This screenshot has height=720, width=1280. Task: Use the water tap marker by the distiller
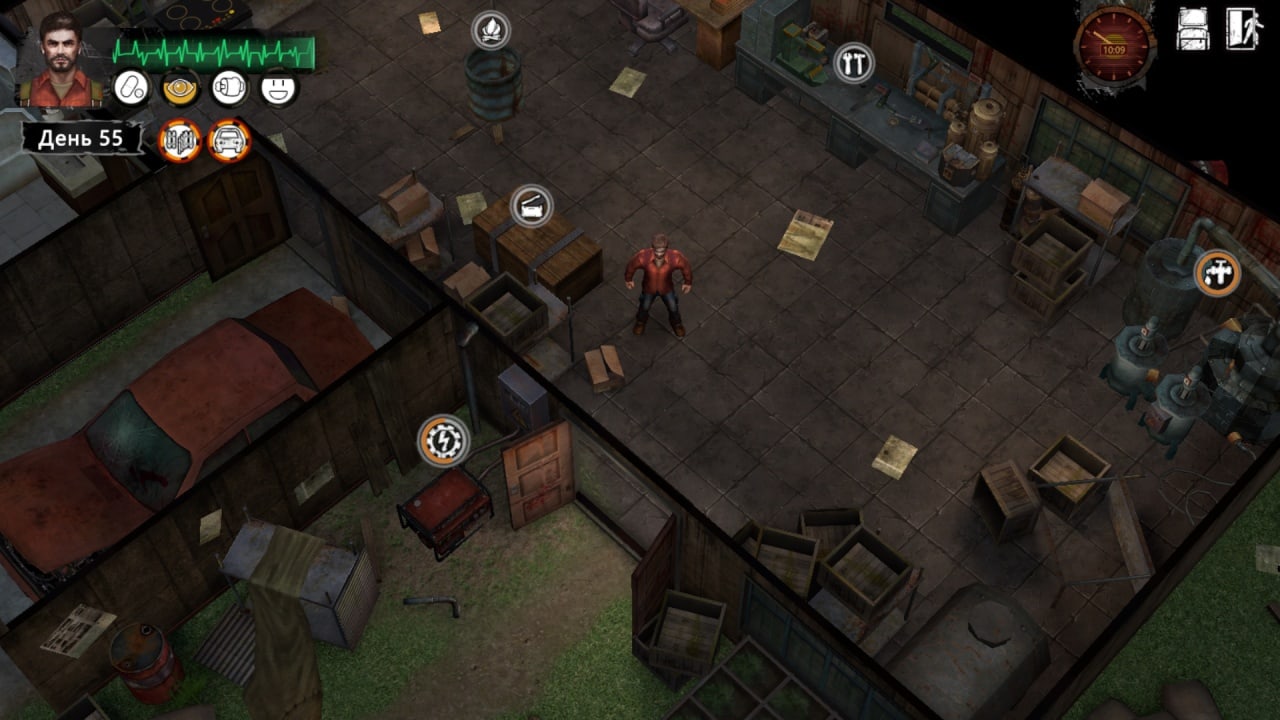(1217, 272)
